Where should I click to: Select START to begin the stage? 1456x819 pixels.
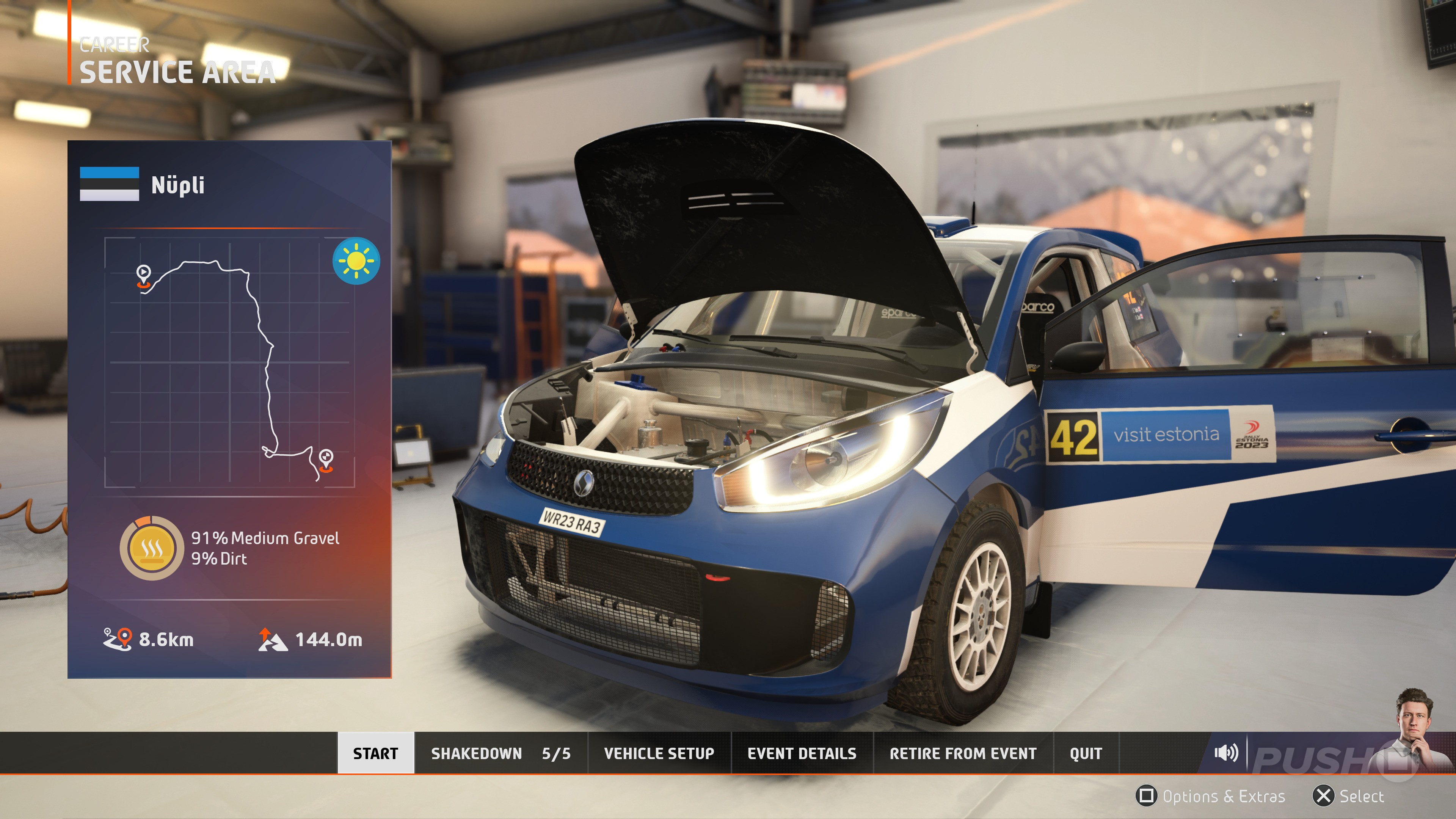(x=375, y=753)
